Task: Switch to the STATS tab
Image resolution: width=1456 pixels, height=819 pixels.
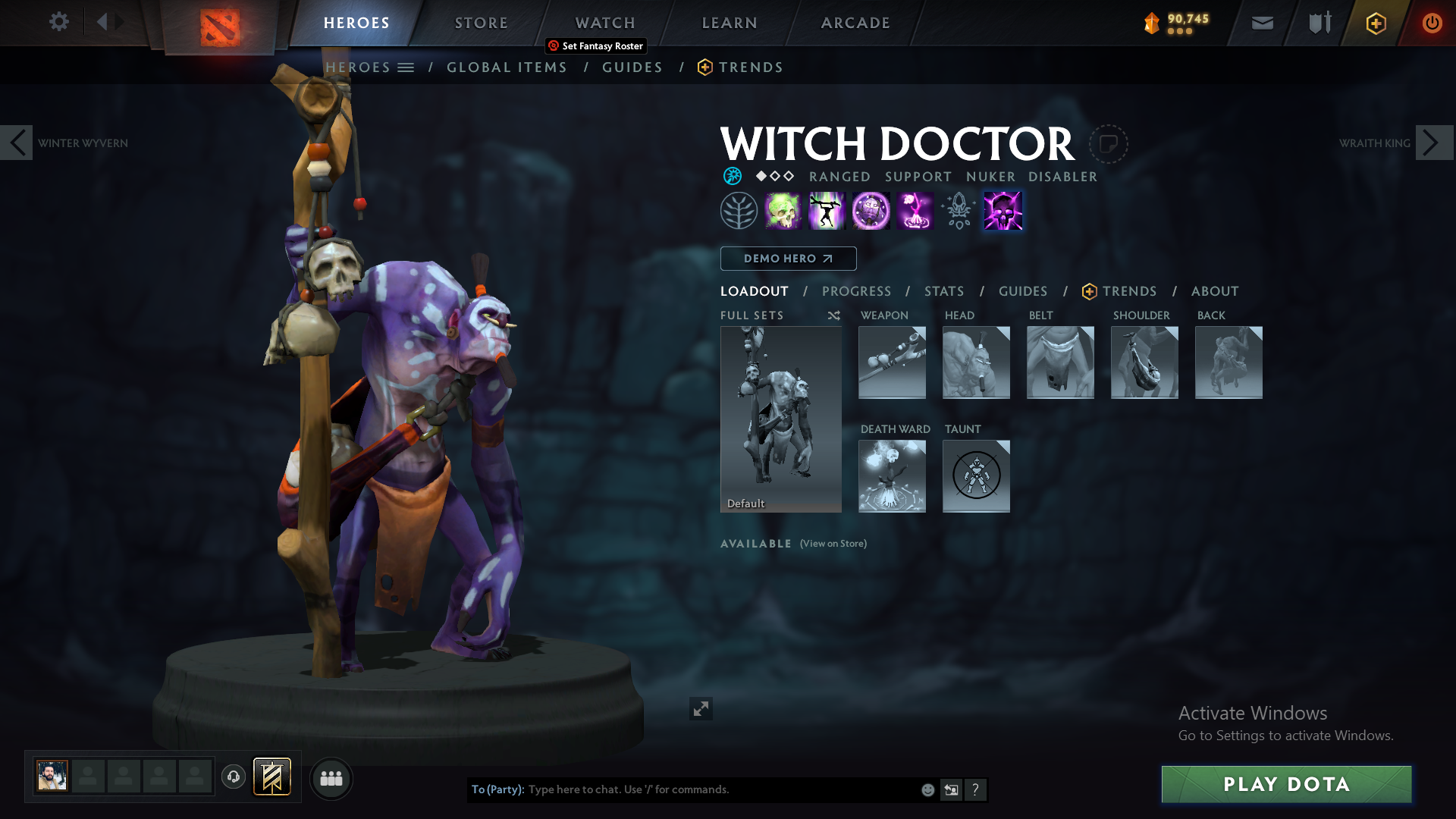Action: coord(943,290)
